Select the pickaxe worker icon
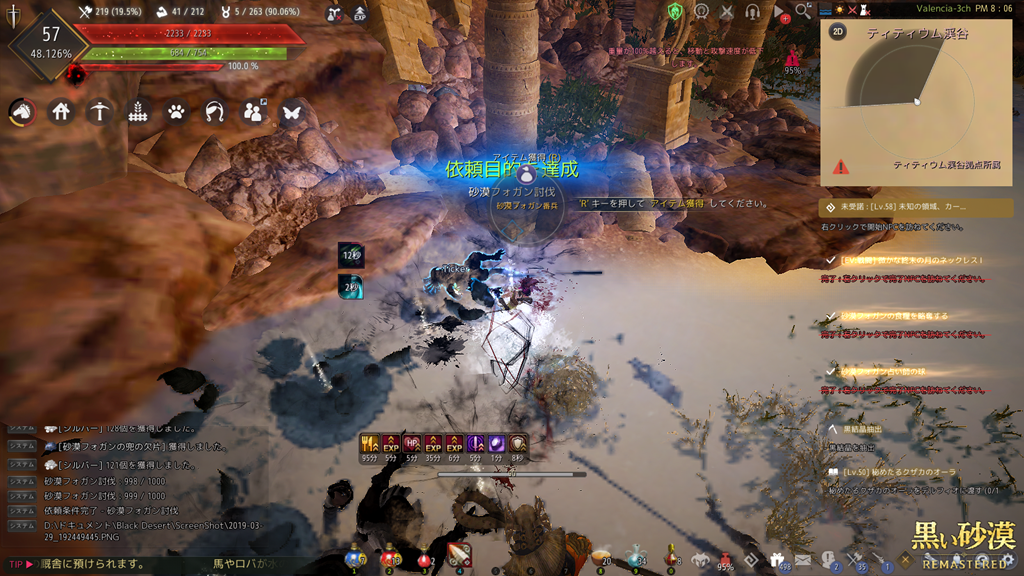This screenshot has width=1024, height=576. (x=98, y=111)
